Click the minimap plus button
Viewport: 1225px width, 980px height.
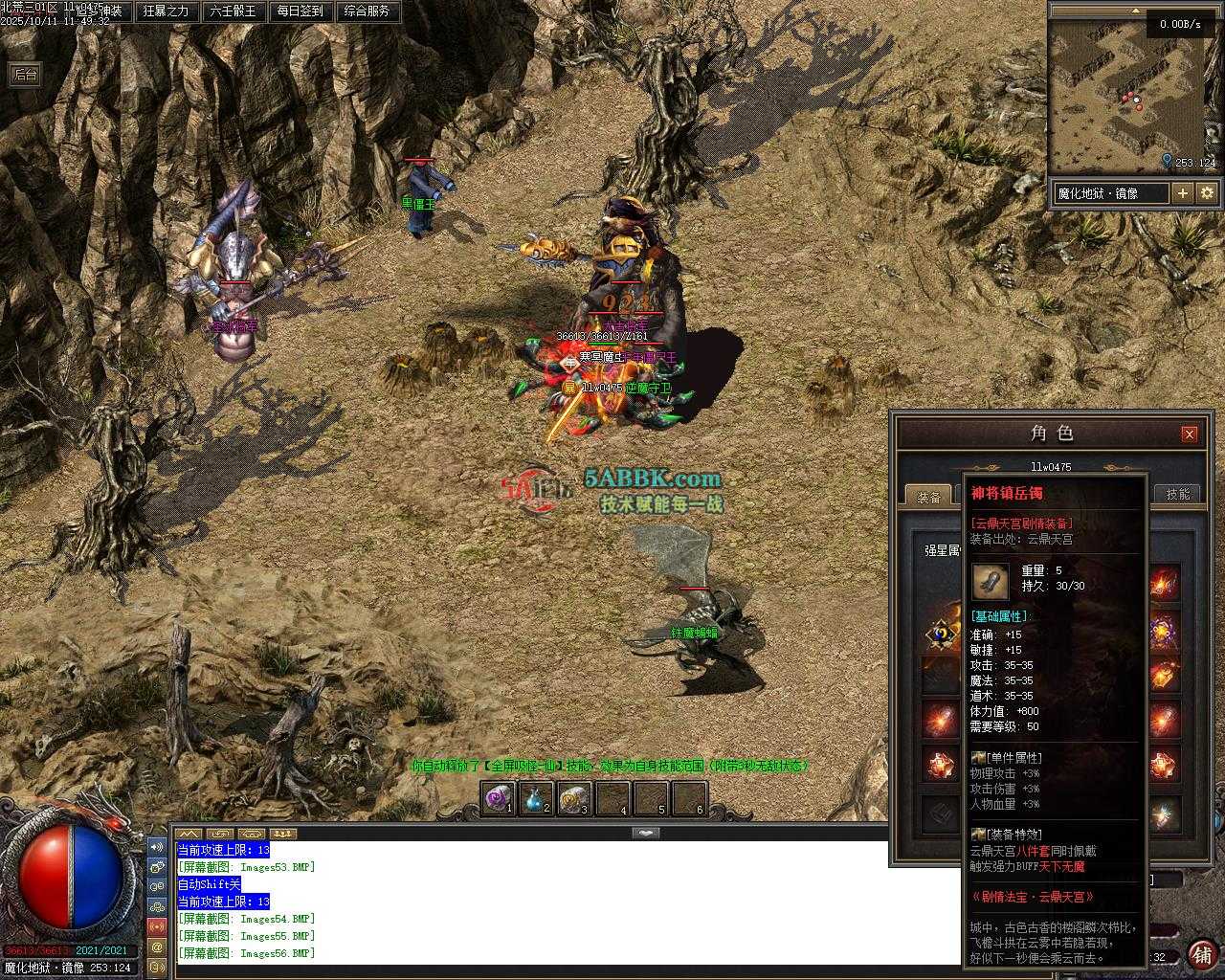coord(1183,193)
